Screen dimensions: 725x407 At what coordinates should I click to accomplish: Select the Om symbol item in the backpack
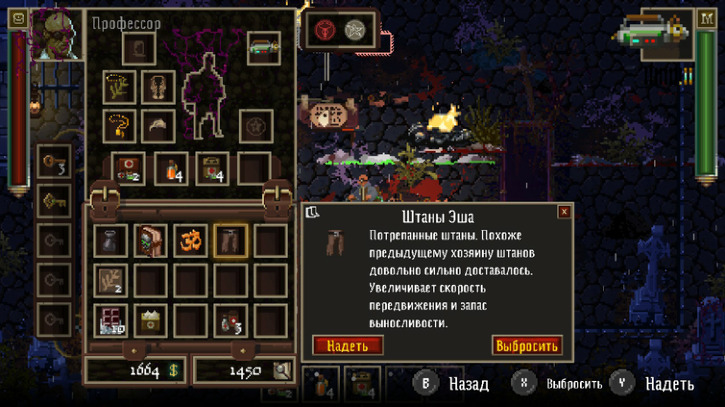point(191,240)
